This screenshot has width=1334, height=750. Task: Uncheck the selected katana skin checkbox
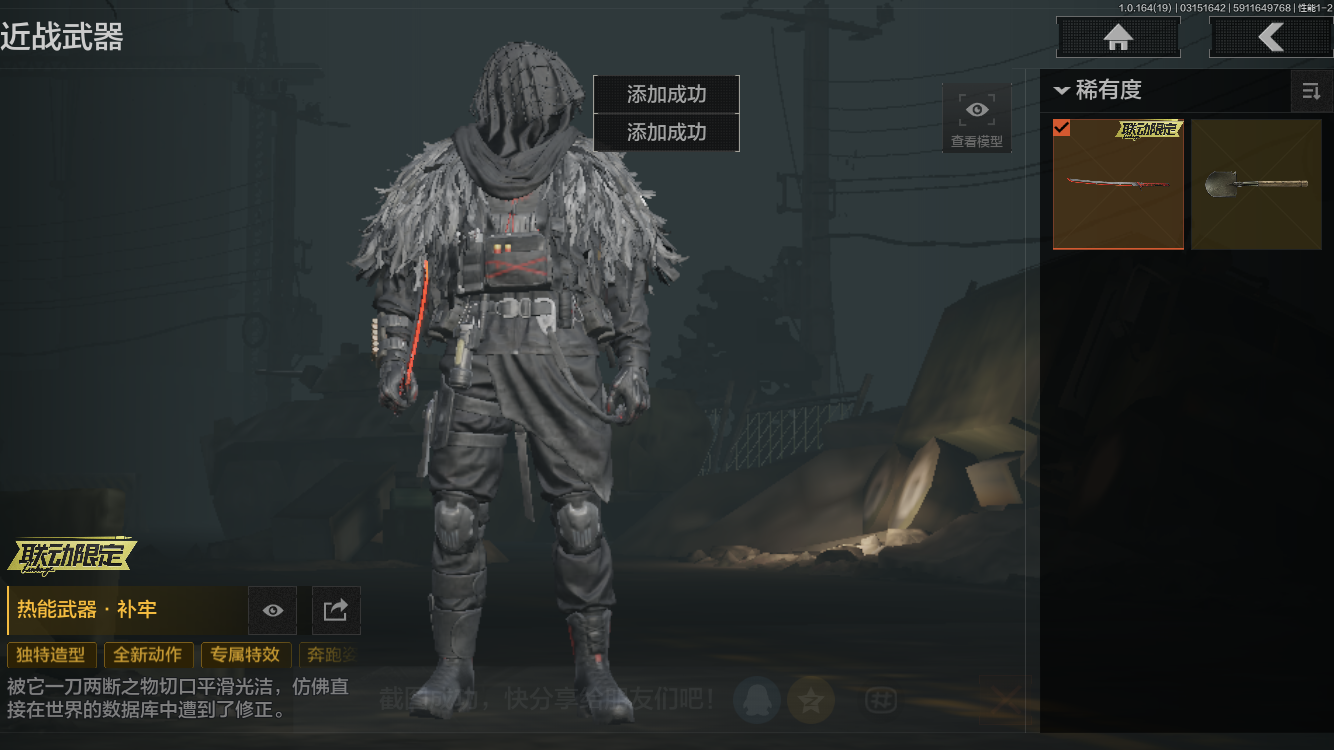[x=1062, y=128]
